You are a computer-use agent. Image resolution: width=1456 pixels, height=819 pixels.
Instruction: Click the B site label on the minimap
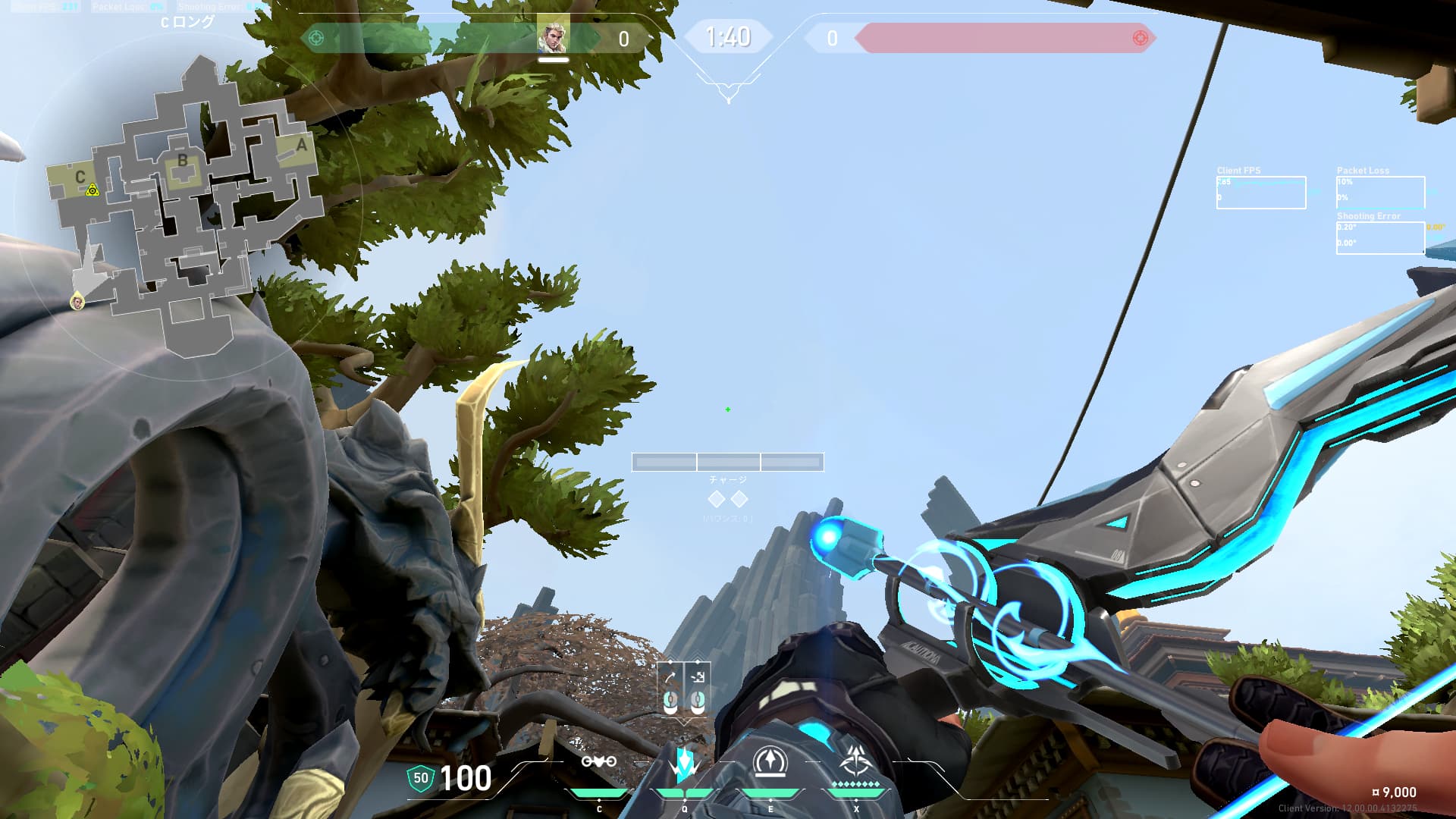[x=182, y=161]
